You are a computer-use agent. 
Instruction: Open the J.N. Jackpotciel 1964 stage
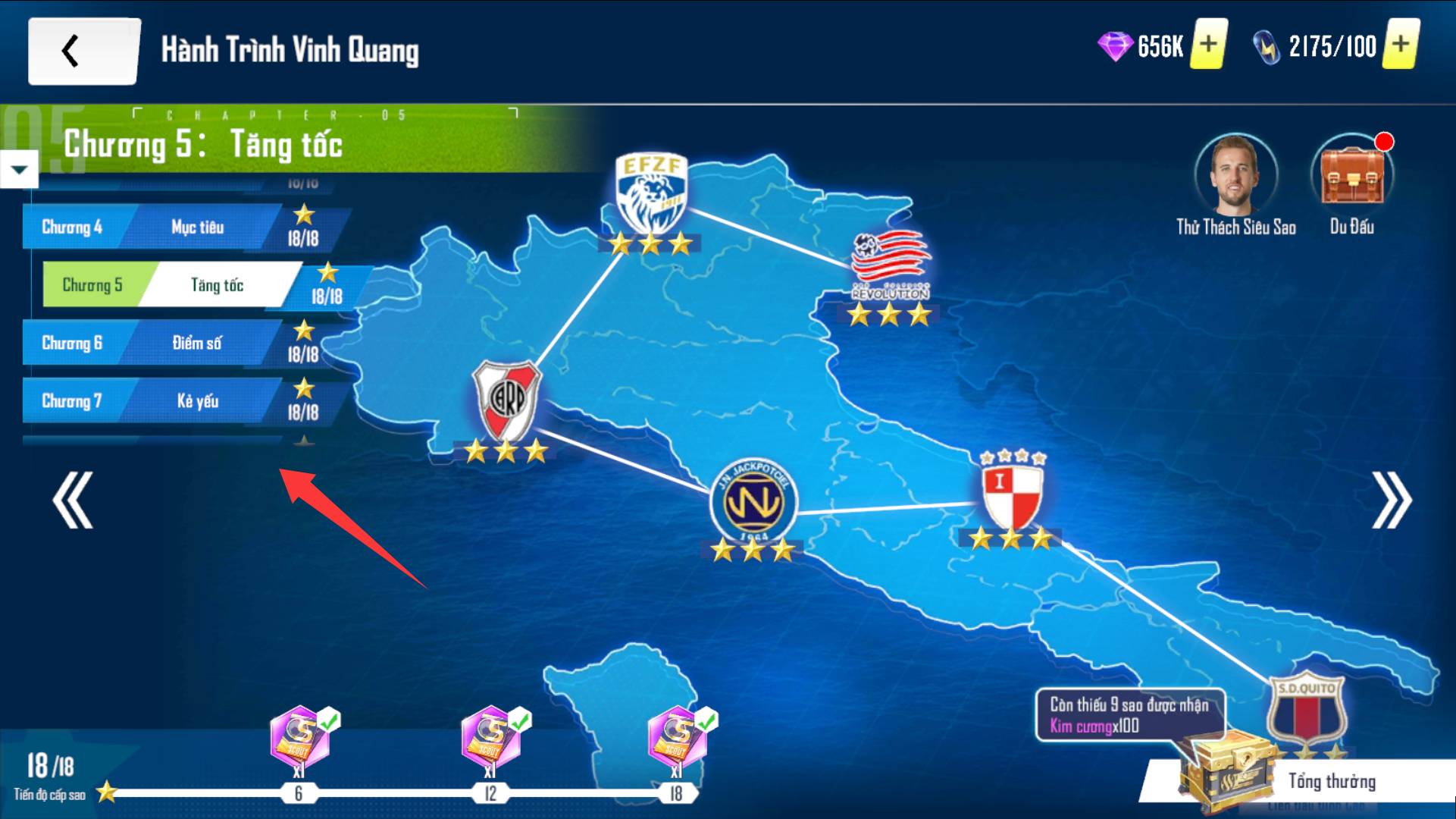(753, 500)
